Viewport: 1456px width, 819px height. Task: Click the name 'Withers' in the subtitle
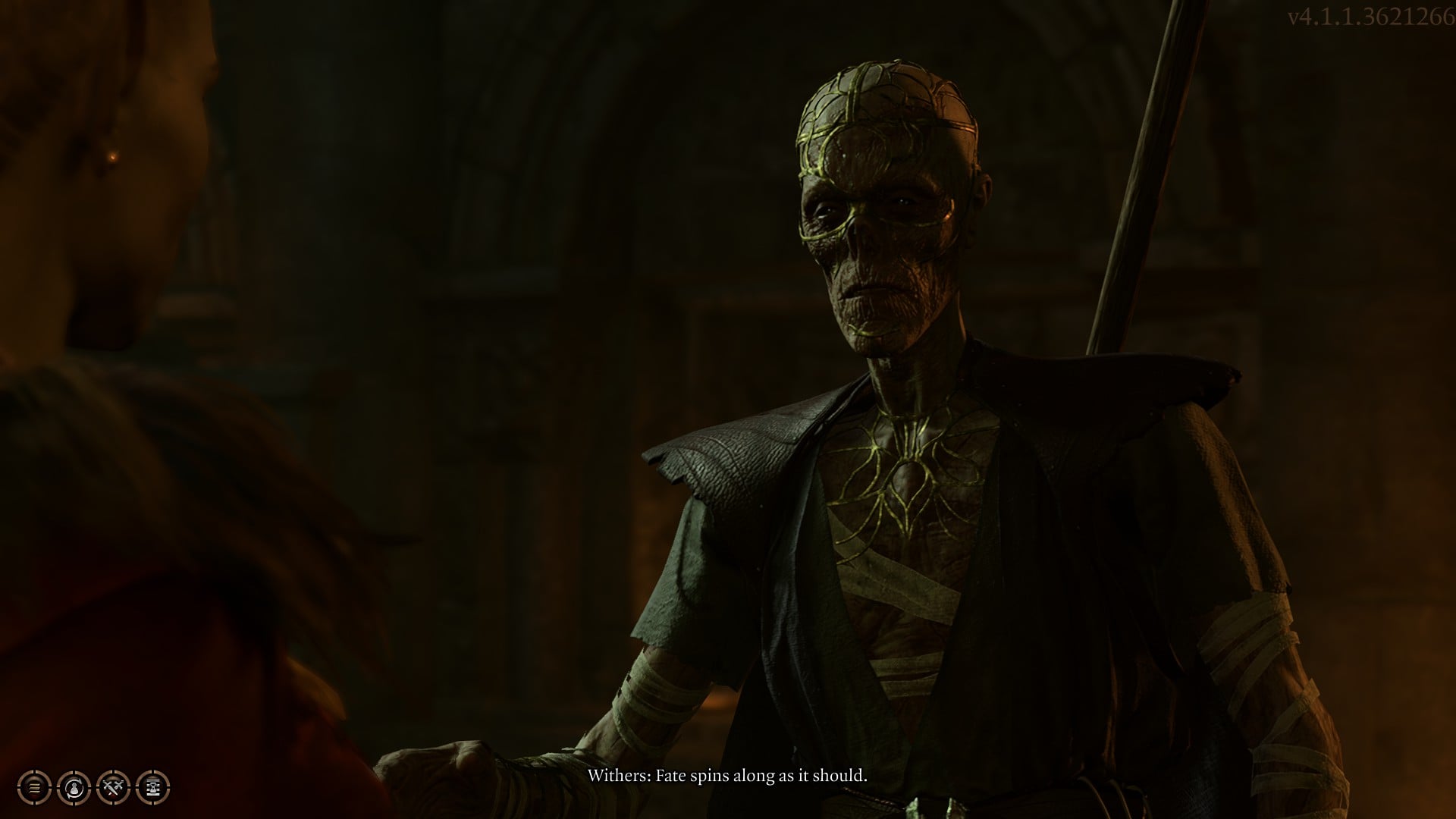tap(618, 776)
